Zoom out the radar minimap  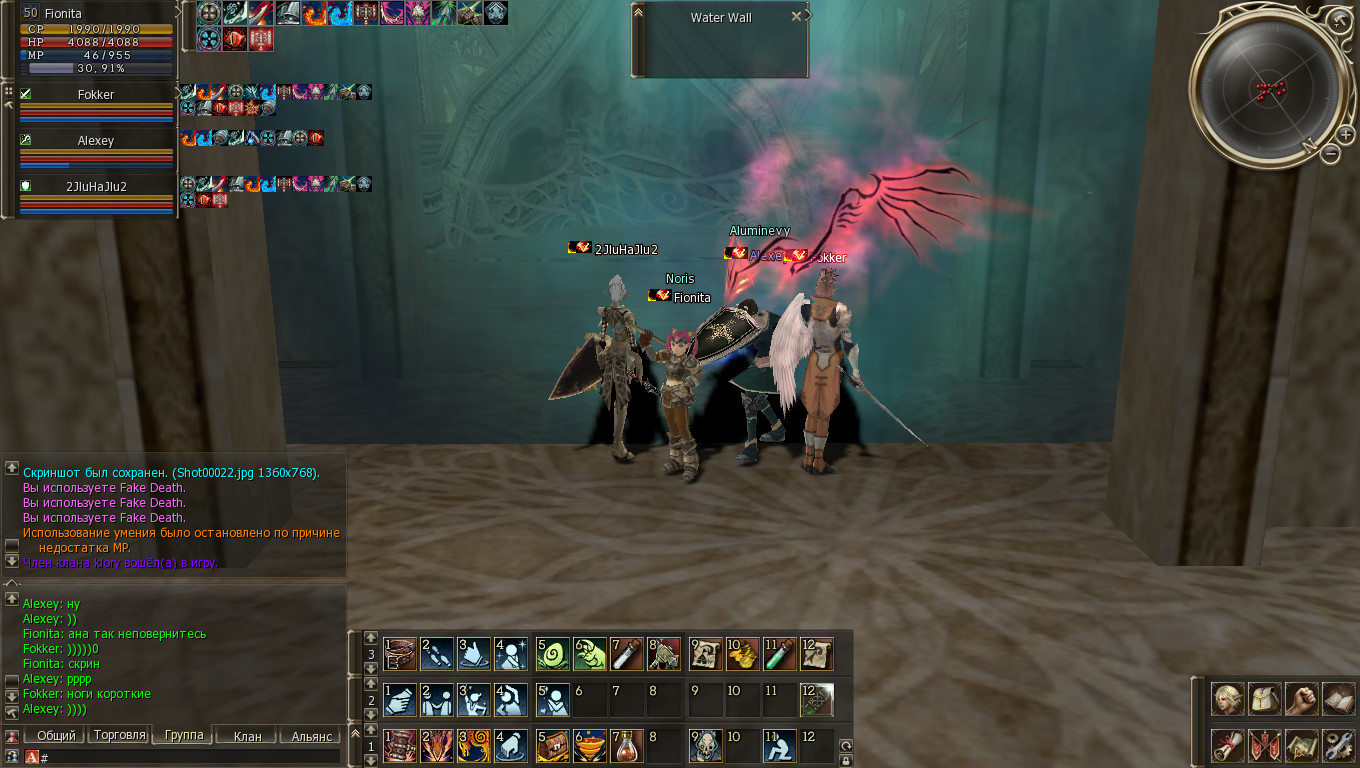pos(1330,153)
